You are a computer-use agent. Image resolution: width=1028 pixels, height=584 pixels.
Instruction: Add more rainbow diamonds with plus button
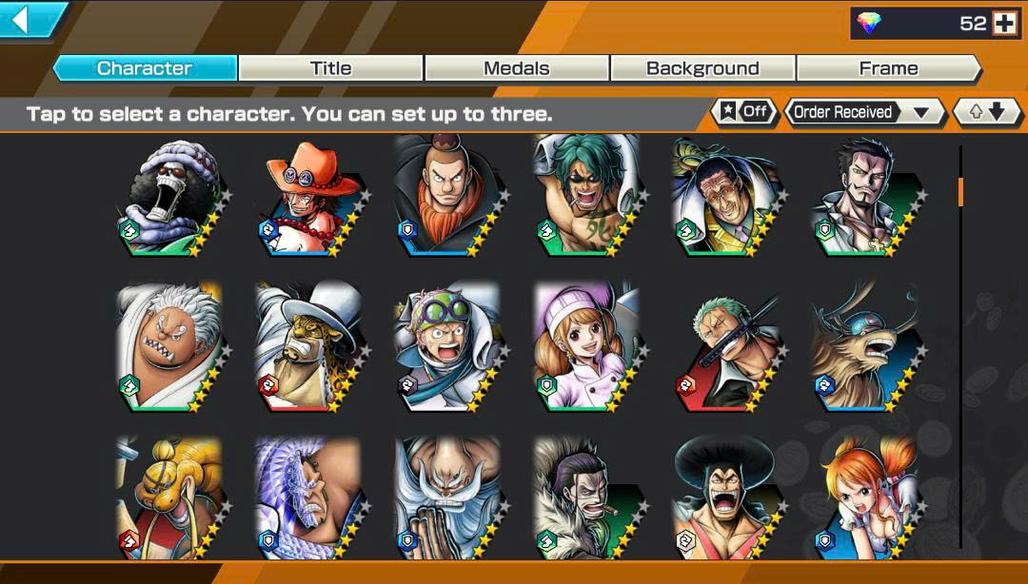coord(1003,24)
